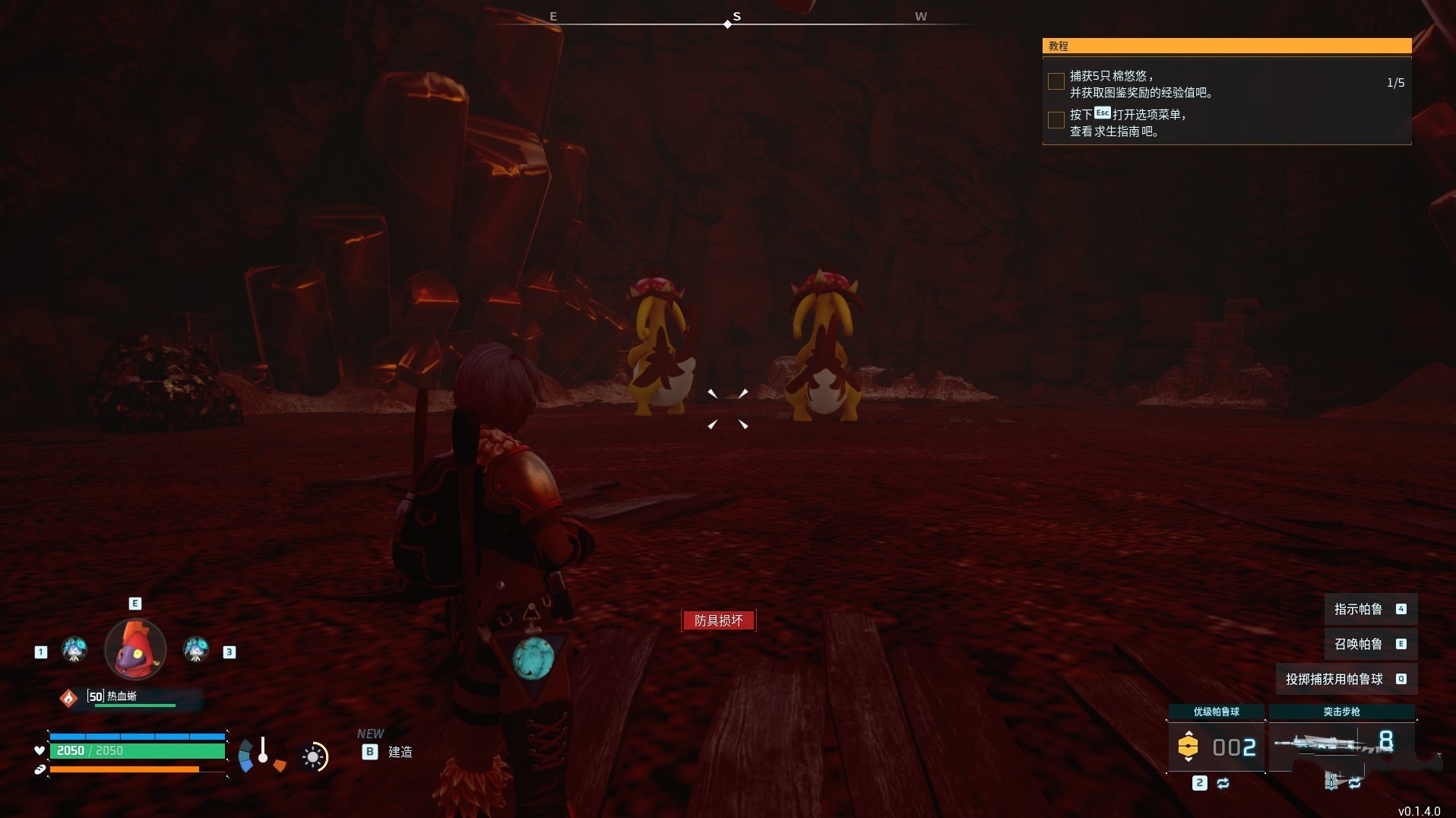
Task: Click the compass bar's S marker
Action: (736, 17)
